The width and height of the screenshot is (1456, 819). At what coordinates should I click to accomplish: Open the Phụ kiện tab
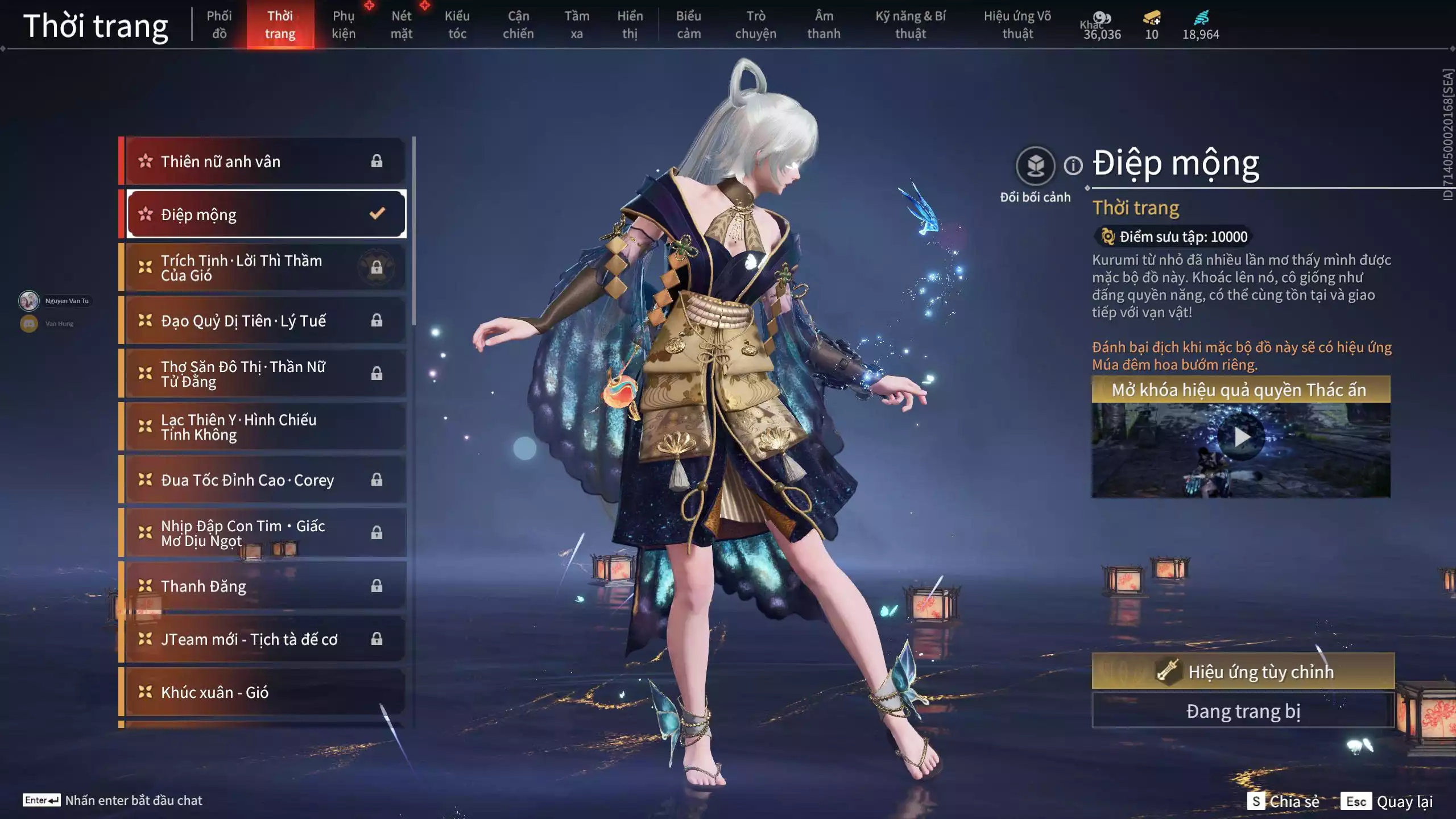click(x=344, y=25)
